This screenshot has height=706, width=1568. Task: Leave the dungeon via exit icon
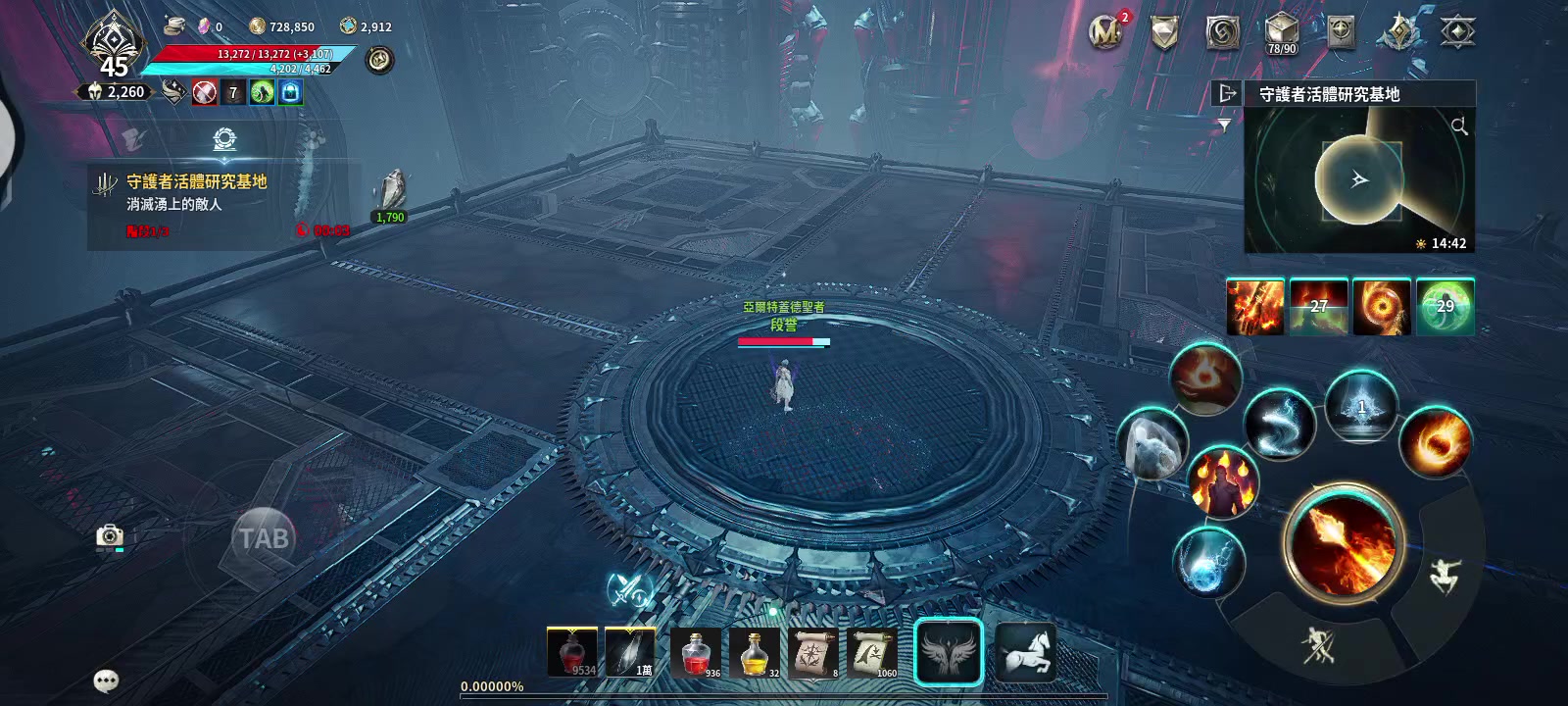(1226, 93)
